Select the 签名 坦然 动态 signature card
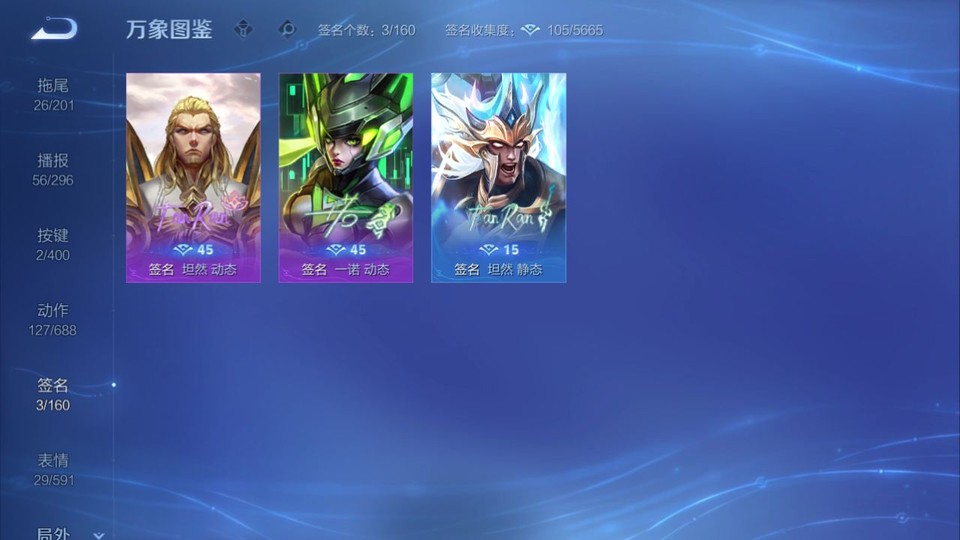The image size is (960, 540). pos(193,177)
